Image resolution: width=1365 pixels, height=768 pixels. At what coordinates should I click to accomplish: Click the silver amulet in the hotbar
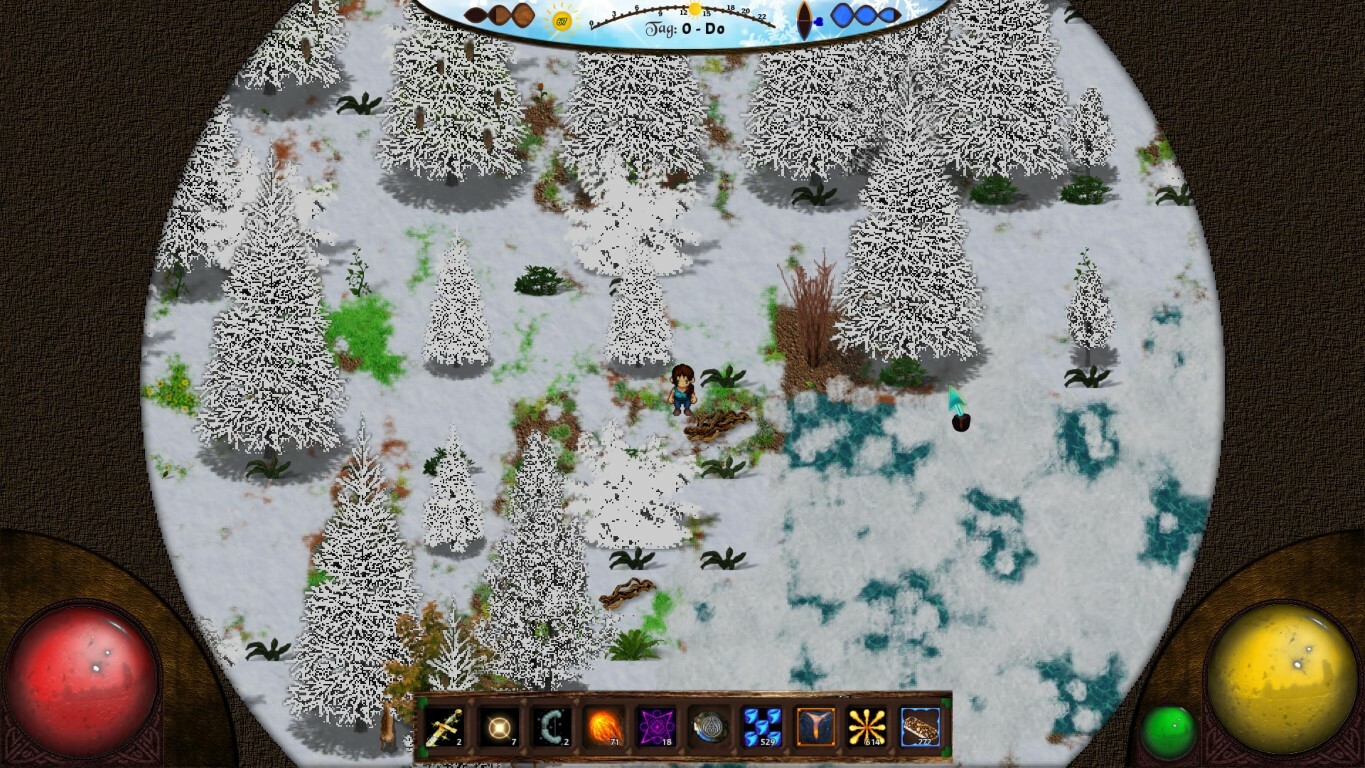point(709,729)
